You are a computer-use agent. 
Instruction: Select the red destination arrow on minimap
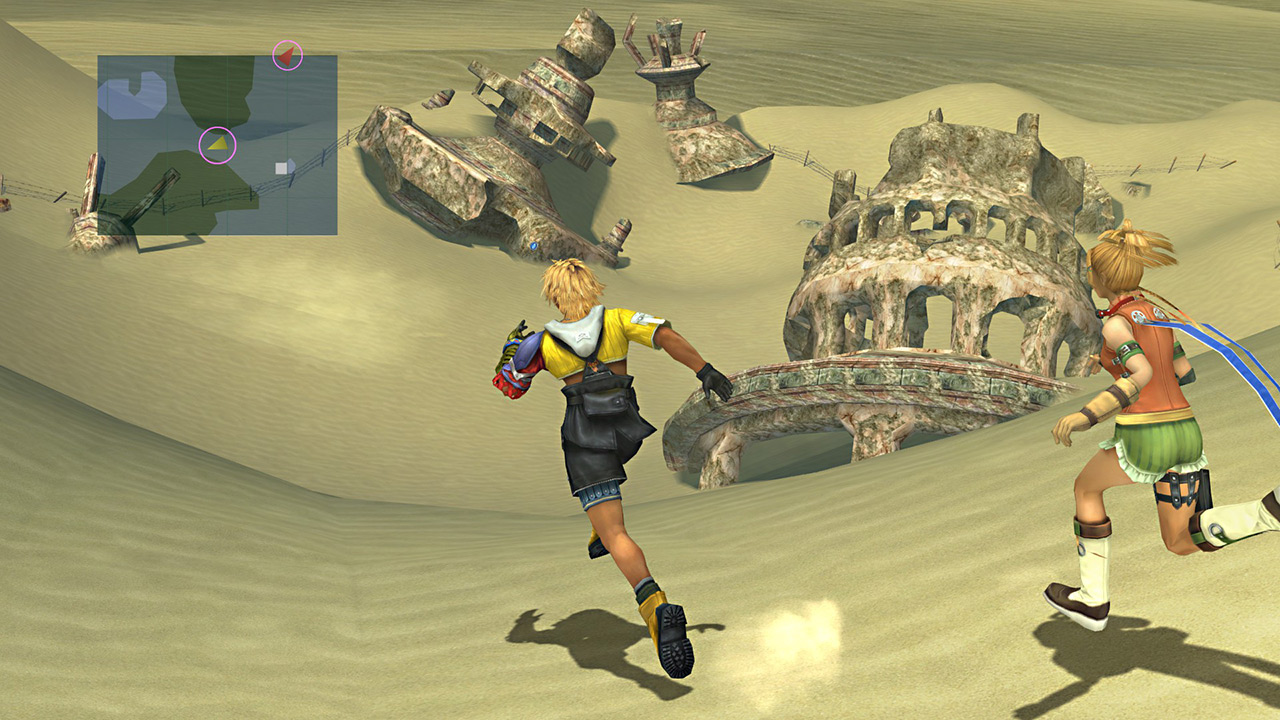(287, 56)
